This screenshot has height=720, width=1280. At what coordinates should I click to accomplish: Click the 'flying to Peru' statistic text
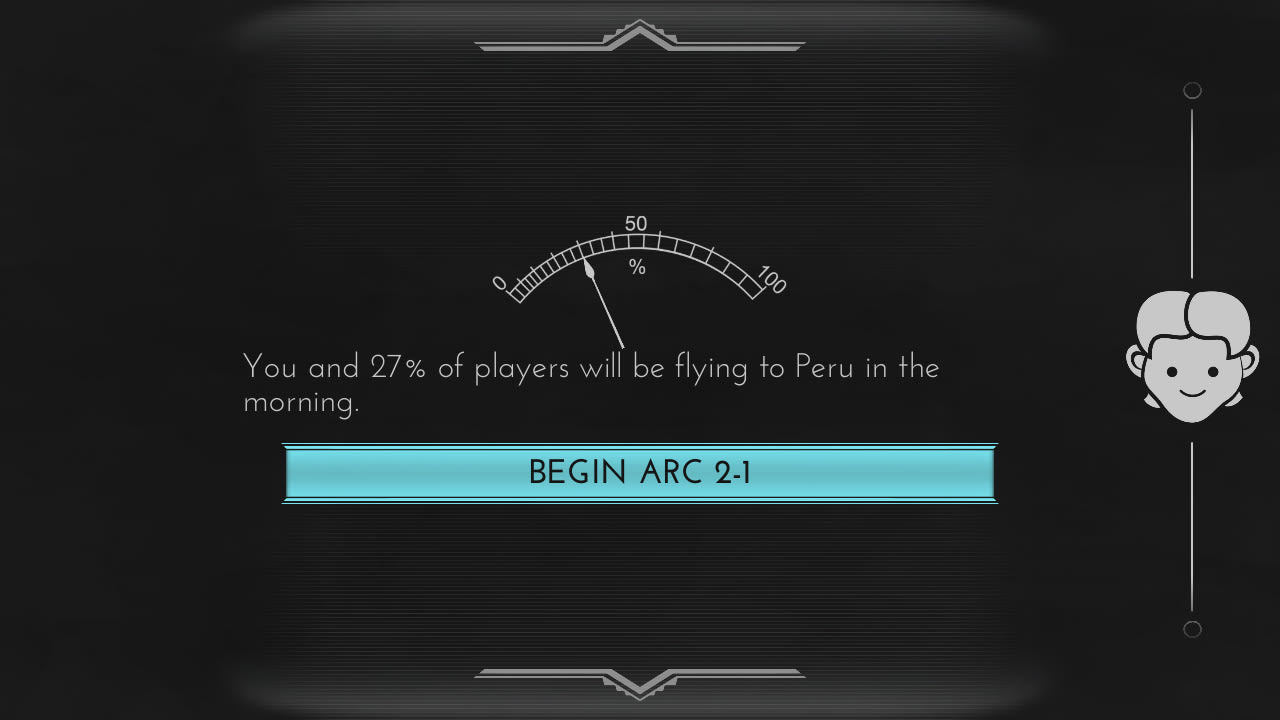[x=590, y=385]
